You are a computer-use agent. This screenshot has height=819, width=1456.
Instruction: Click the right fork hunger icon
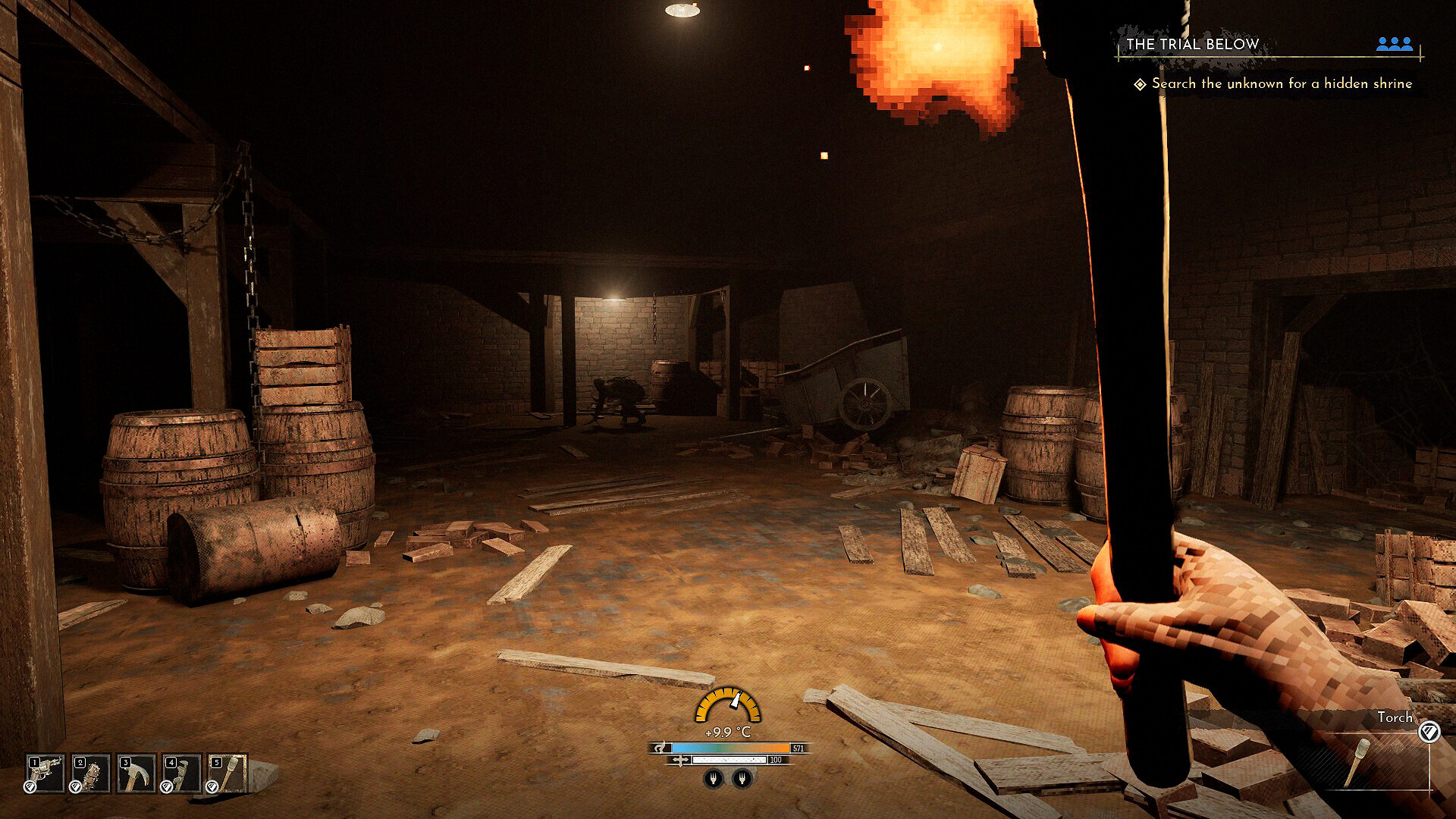pos(742,779)
